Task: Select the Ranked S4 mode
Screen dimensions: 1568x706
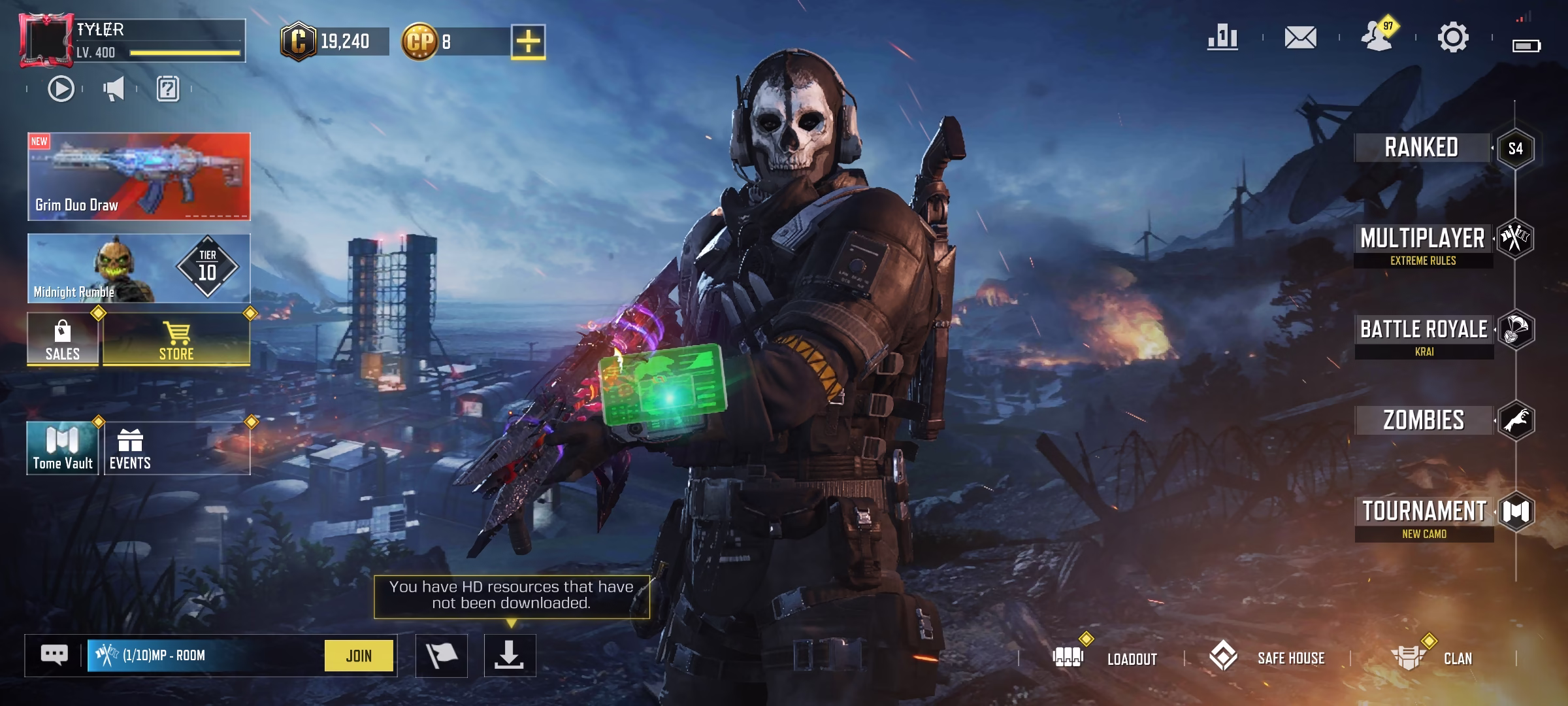Action: pyautogui.click(x=1422, y=147)
